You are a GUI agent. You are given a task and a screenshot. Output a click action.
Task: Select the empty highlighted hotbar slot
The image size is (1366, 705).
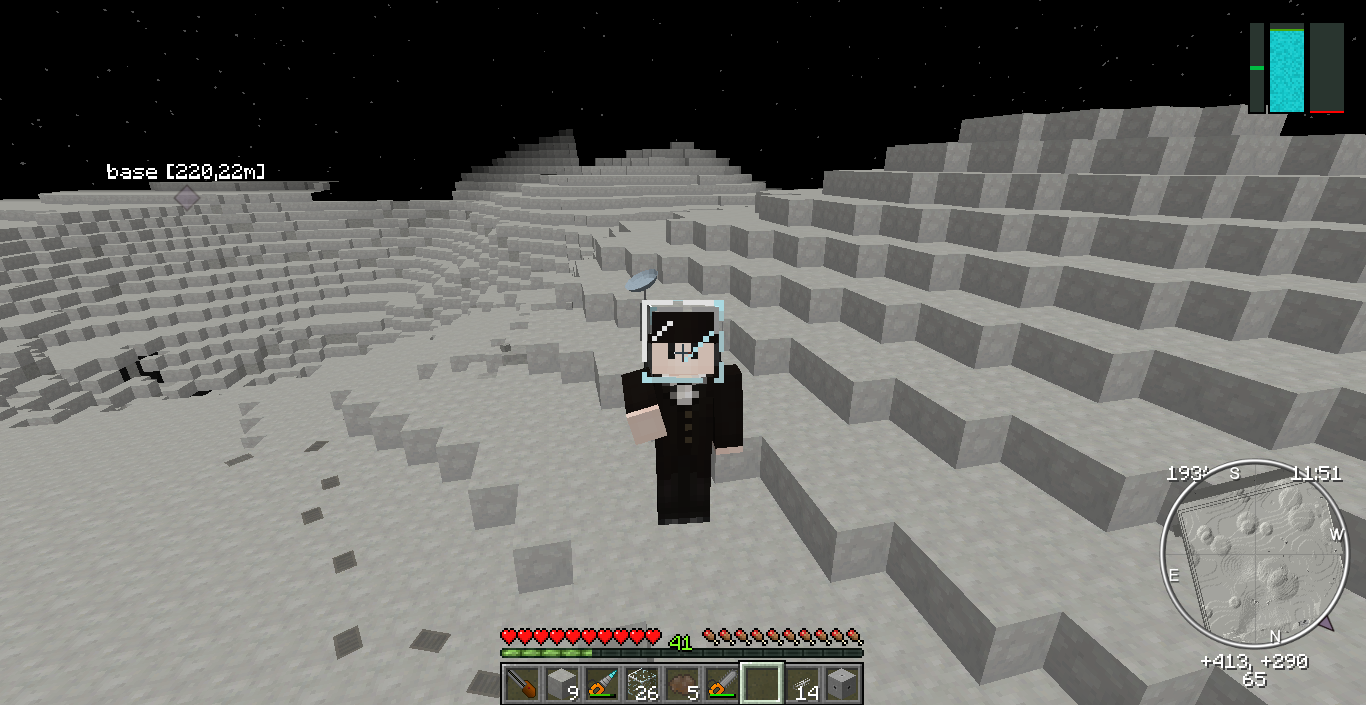tap(761, 684)
